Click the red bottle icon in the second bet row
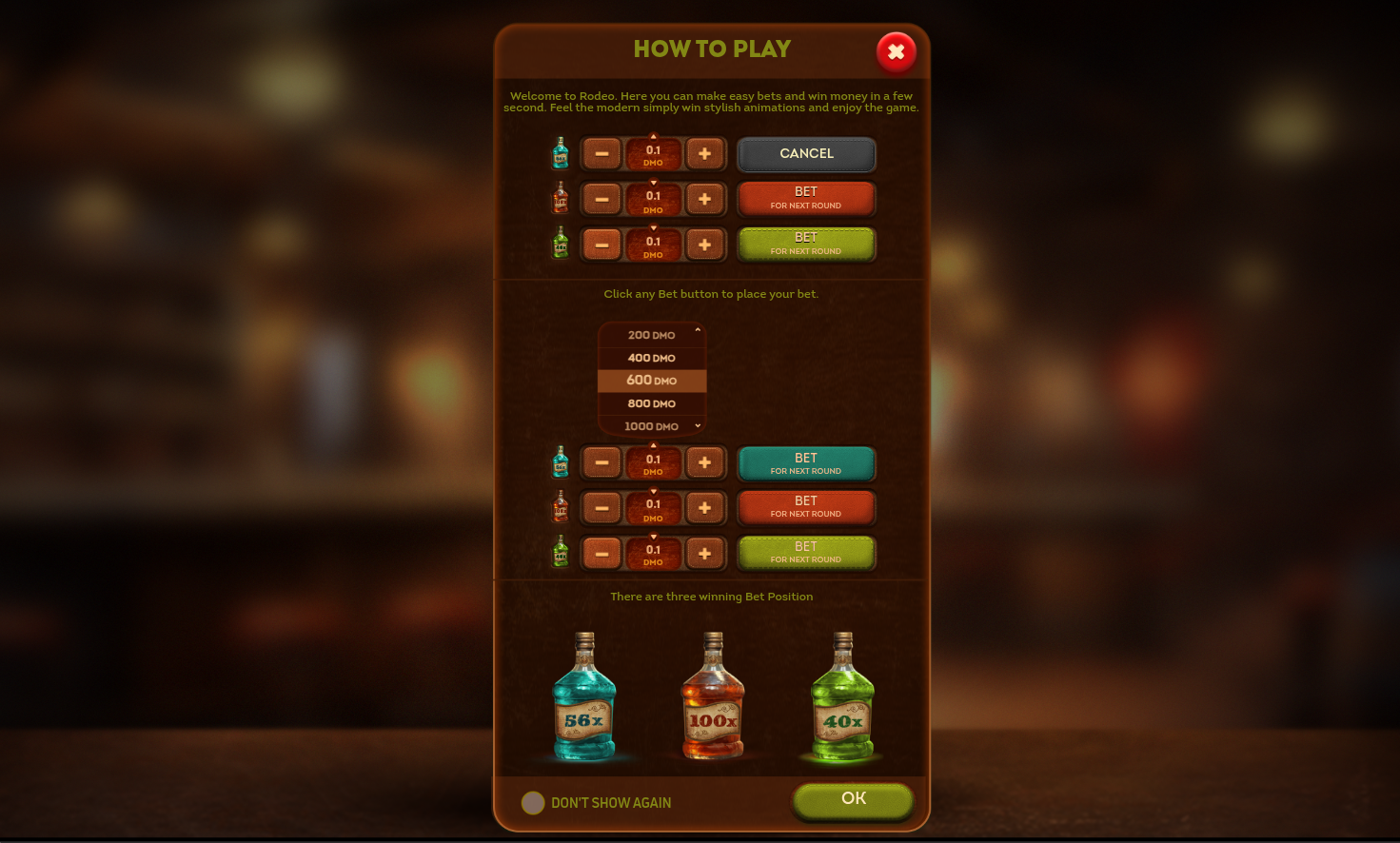 (561, 198)
